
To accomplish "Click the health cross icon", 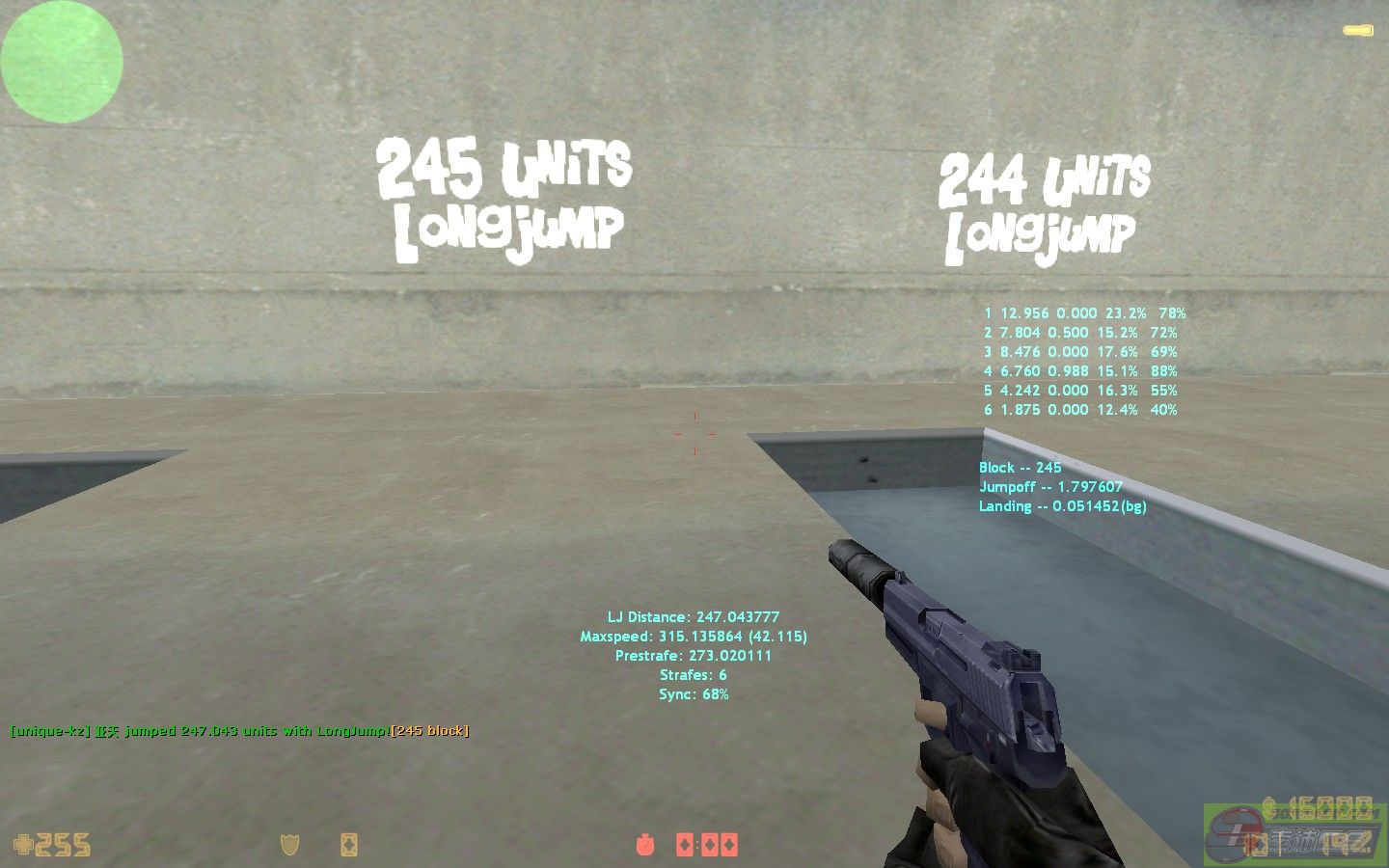I will click(x=23, y=845).
